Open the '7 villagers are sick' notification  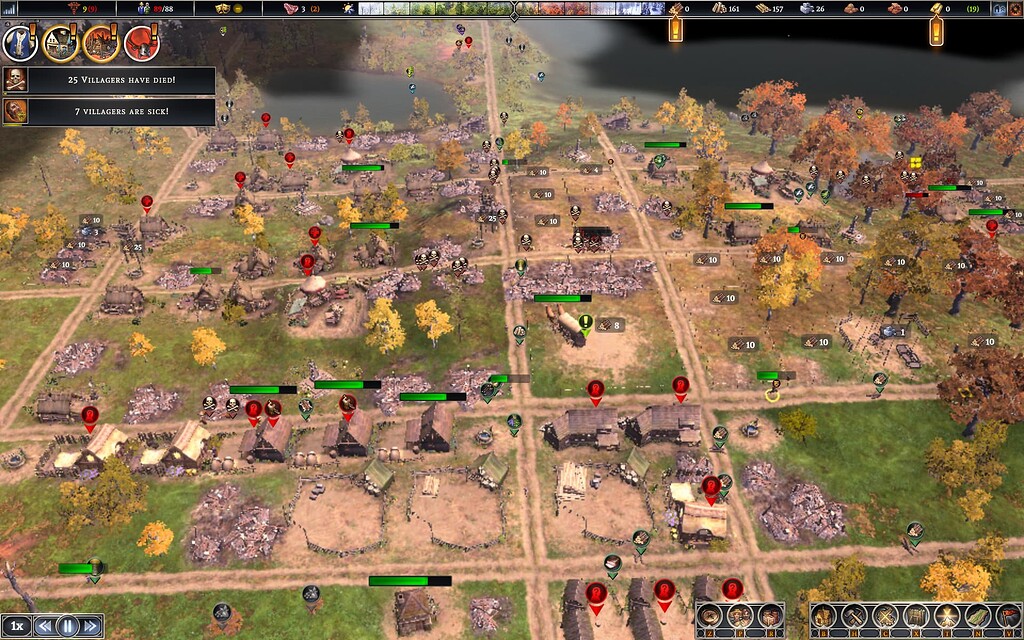[x=108, y=110]
